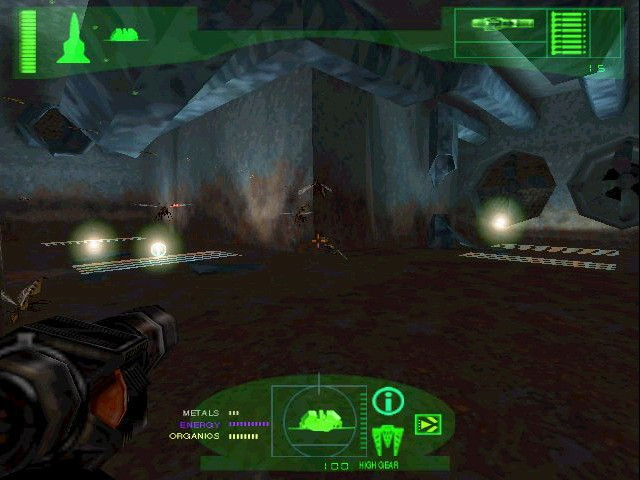This screenshot has width=640, height=480.
Task: Select the double-arrow icon in the HUD
Action: (427, 426)
